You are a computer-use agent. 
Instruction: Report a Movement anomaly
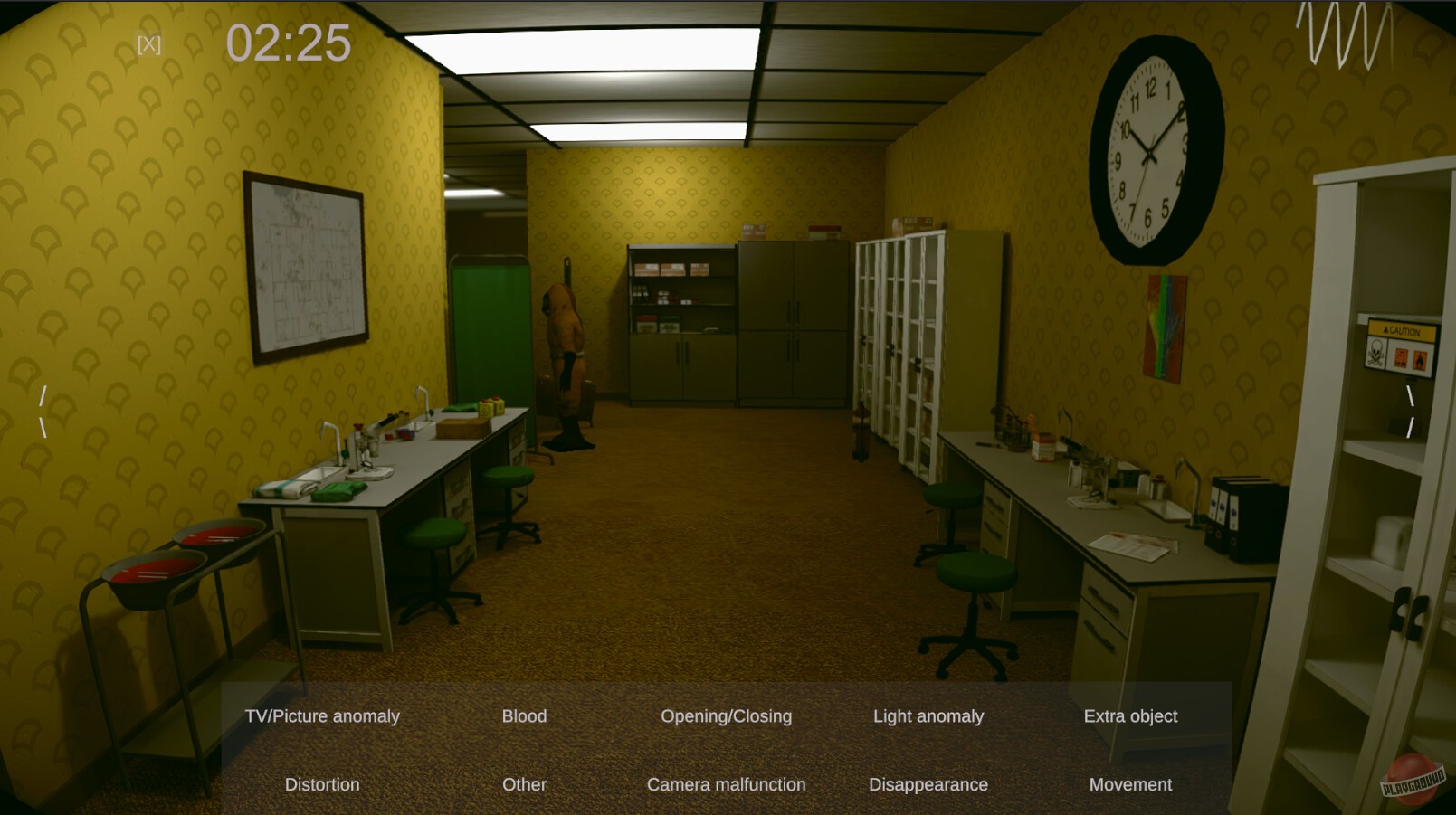(x=1130, y=784)
